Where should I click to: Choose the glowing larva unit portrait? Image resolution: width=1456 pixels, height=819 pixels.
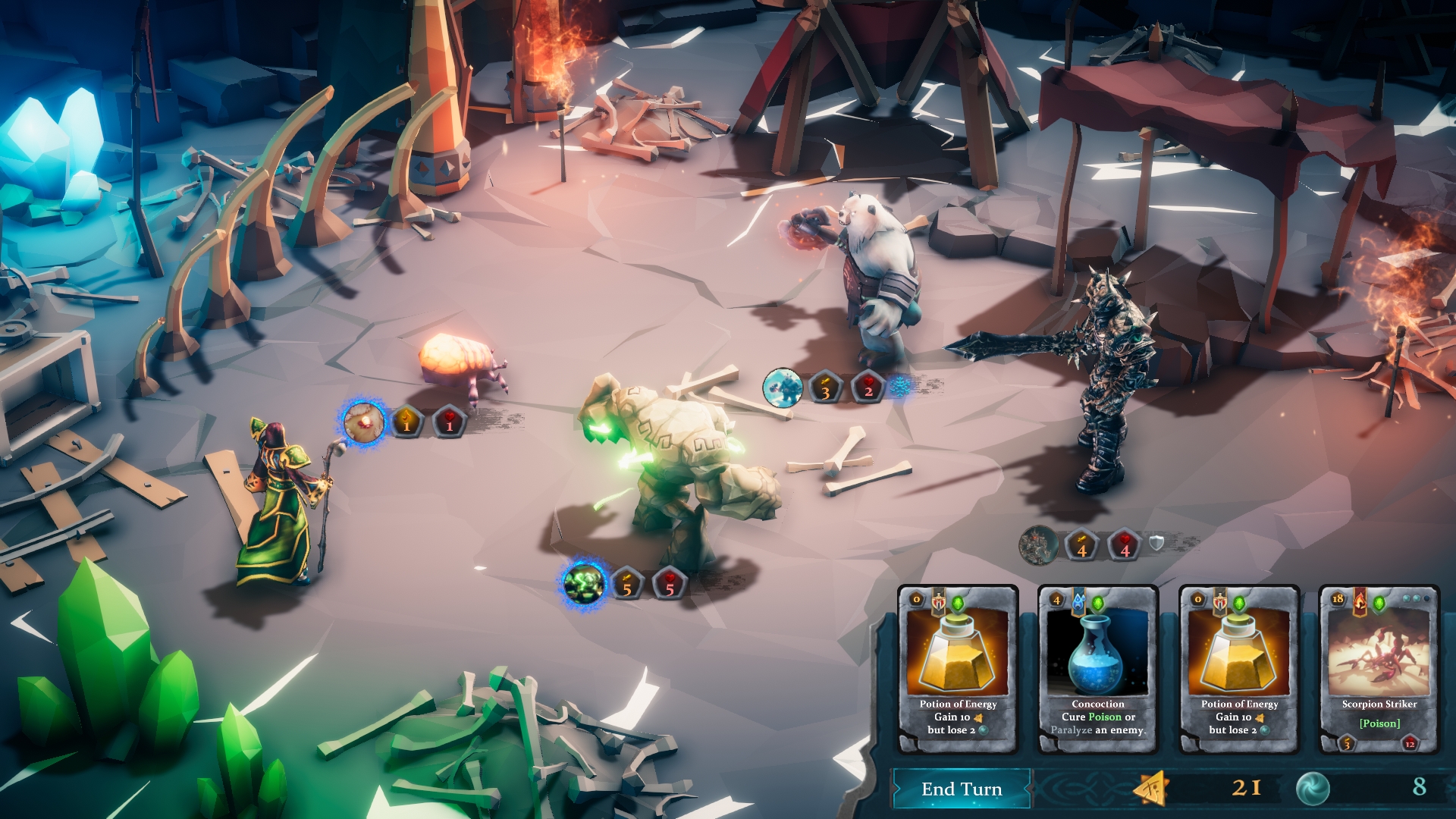point(363,422)
